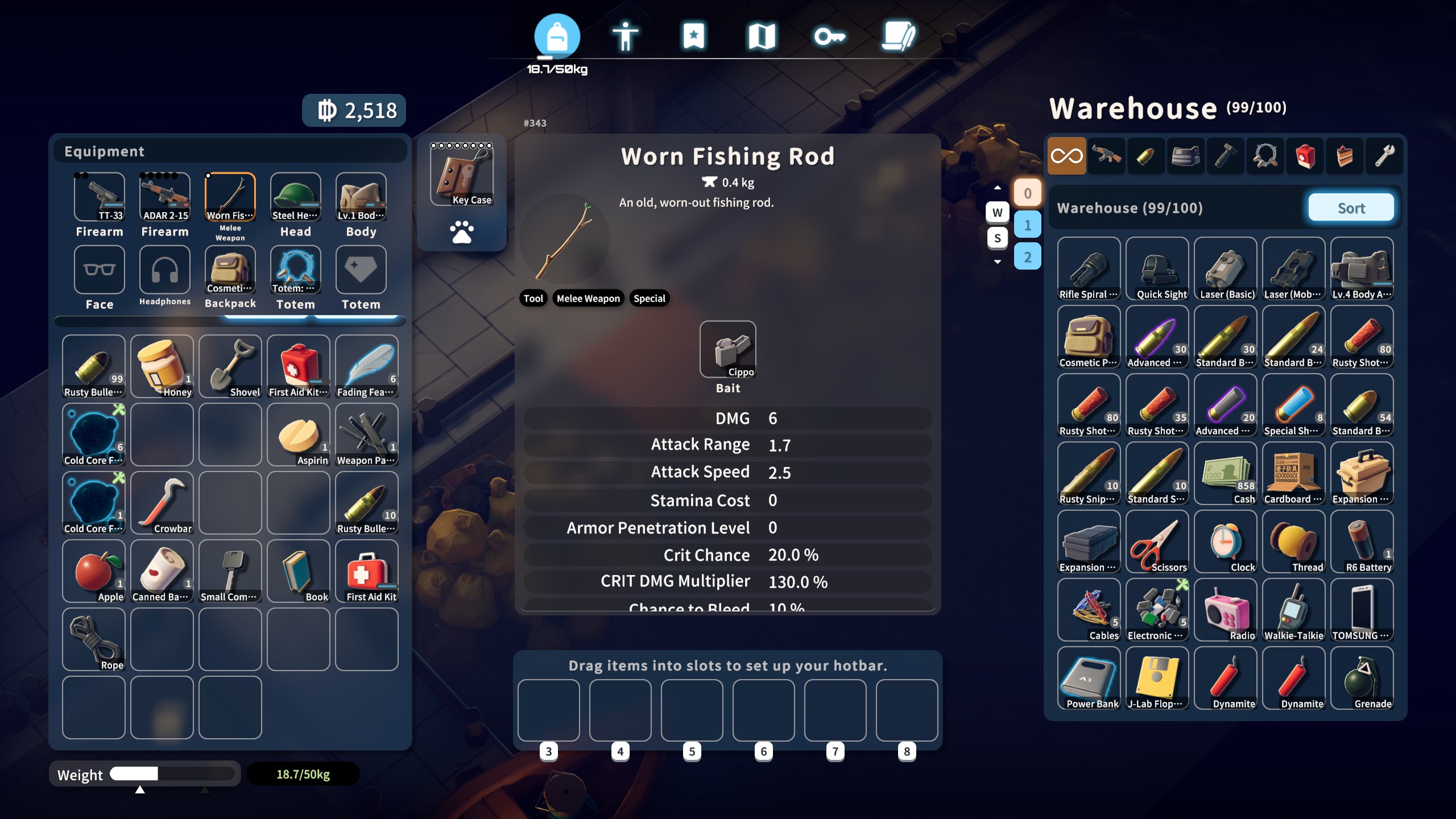Select the medkit filter in the Warehouse
This screenshot has height=819, width=1456.
pyautogui.click(x=1305, y=155)
